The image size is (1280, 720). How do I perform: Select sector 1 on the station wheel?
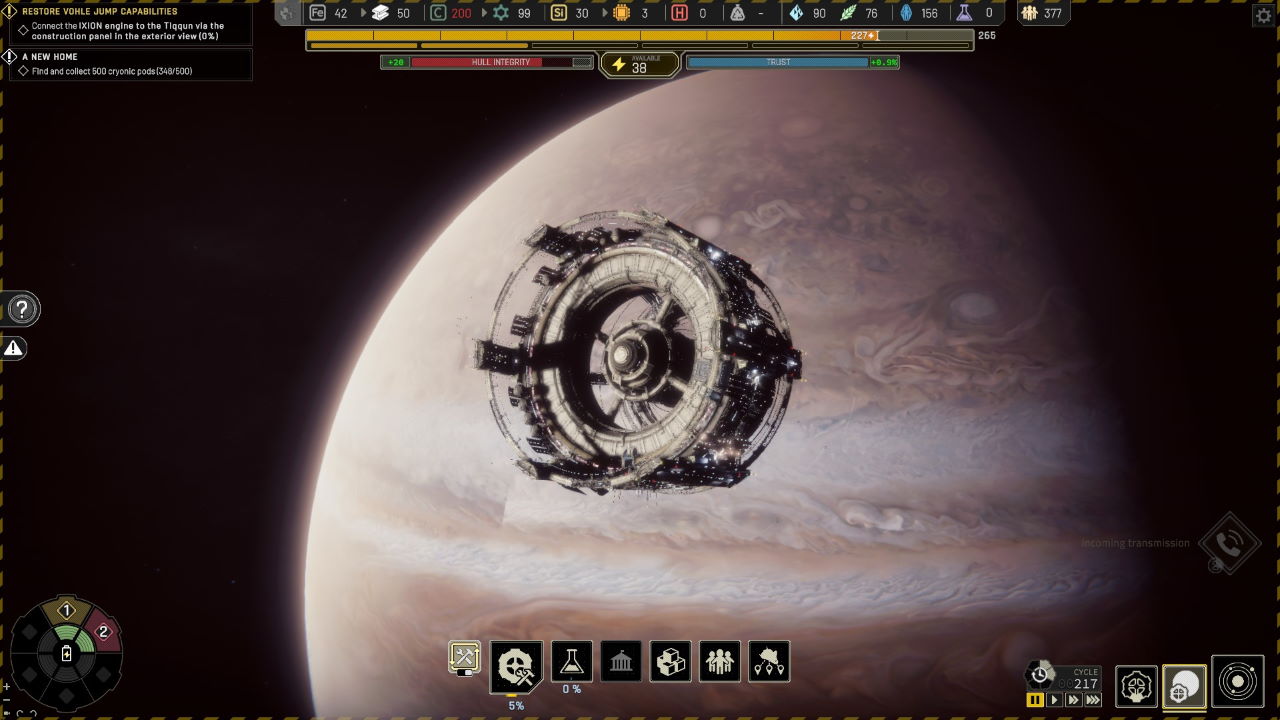click(x=67, y=610)
